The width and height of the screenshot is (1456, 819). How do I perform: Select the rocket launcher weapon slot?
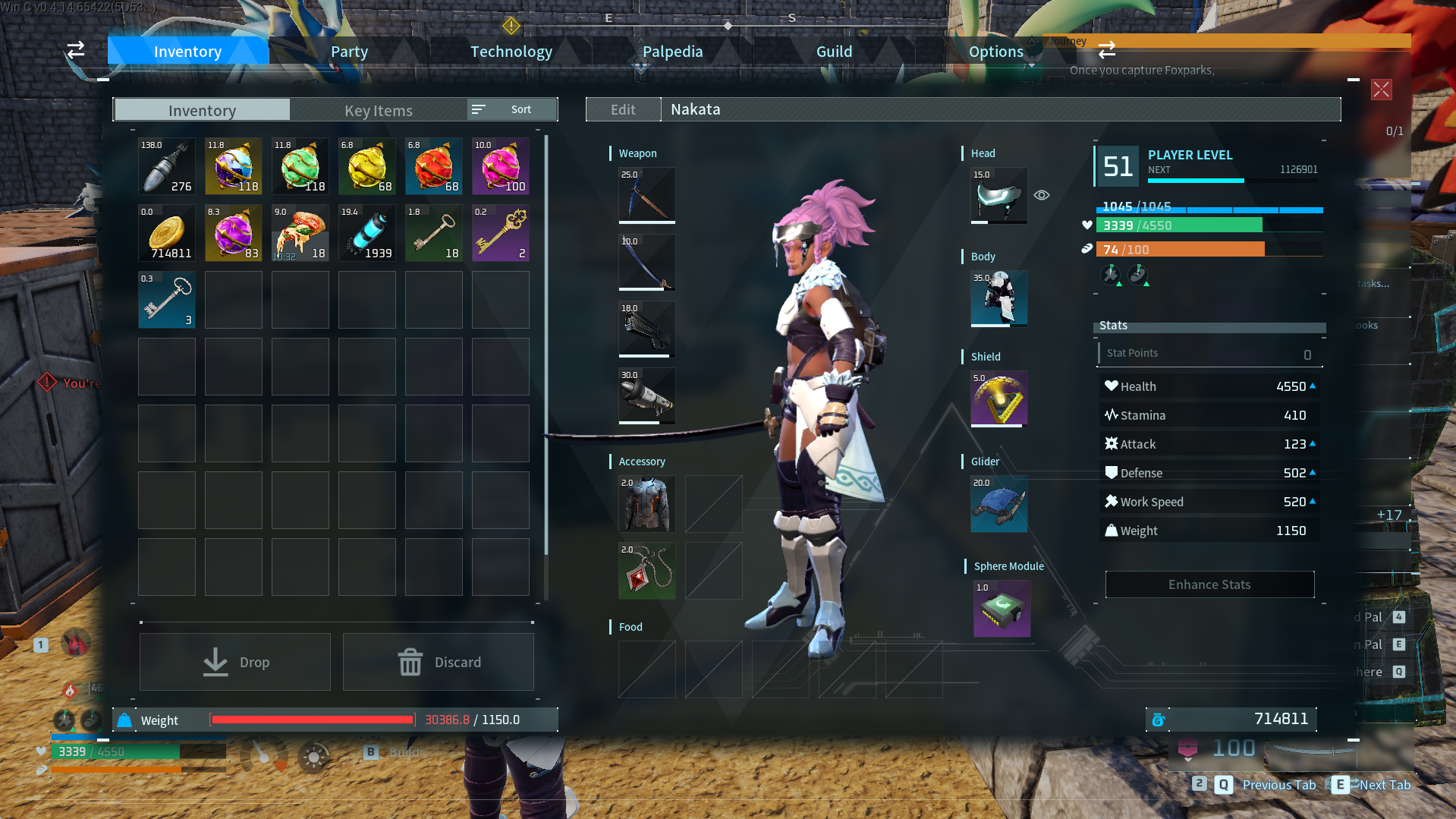click(x=646, y=395)
